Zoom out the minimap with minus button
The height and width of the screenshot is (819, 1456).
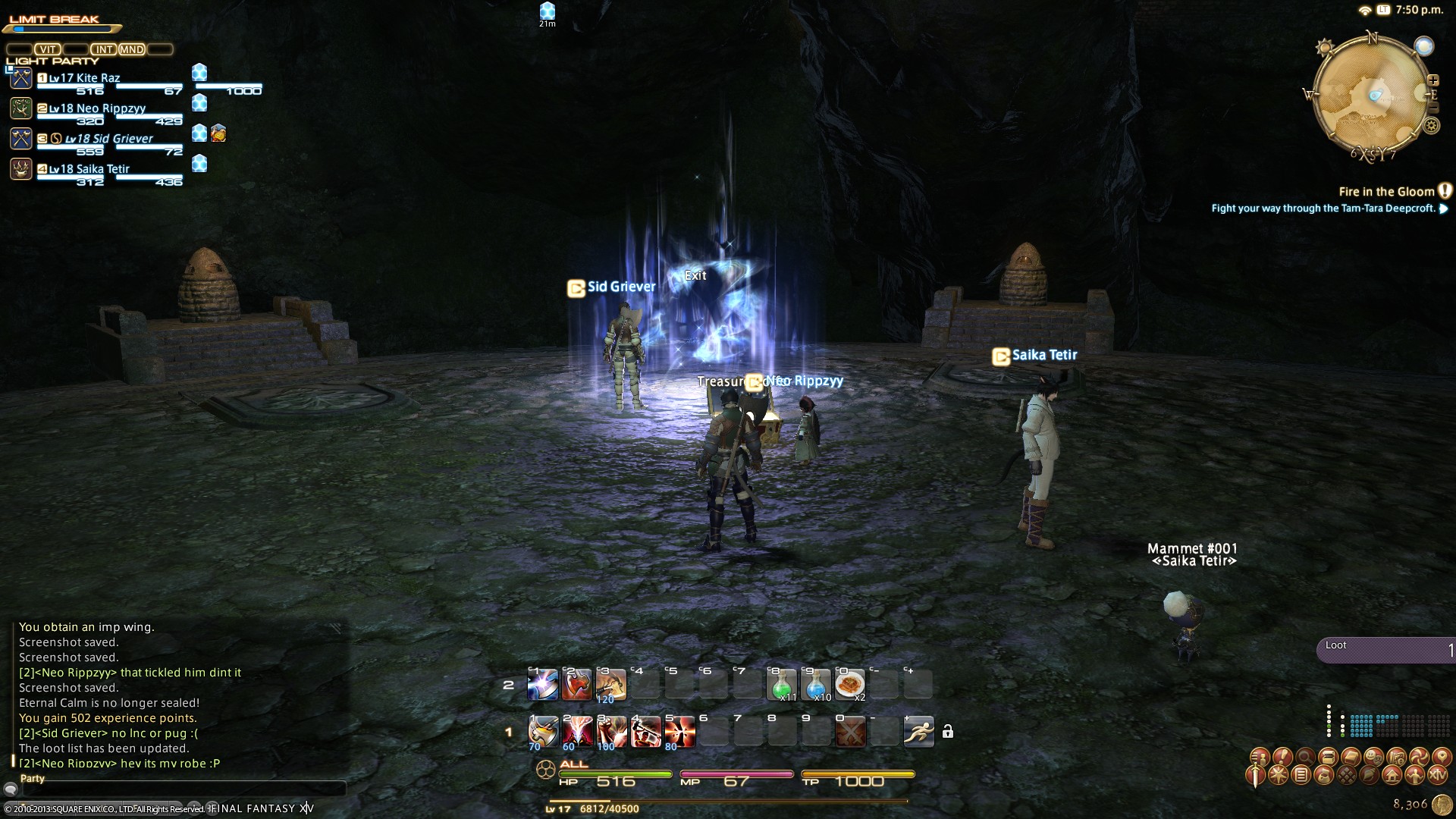(1432, 108)
